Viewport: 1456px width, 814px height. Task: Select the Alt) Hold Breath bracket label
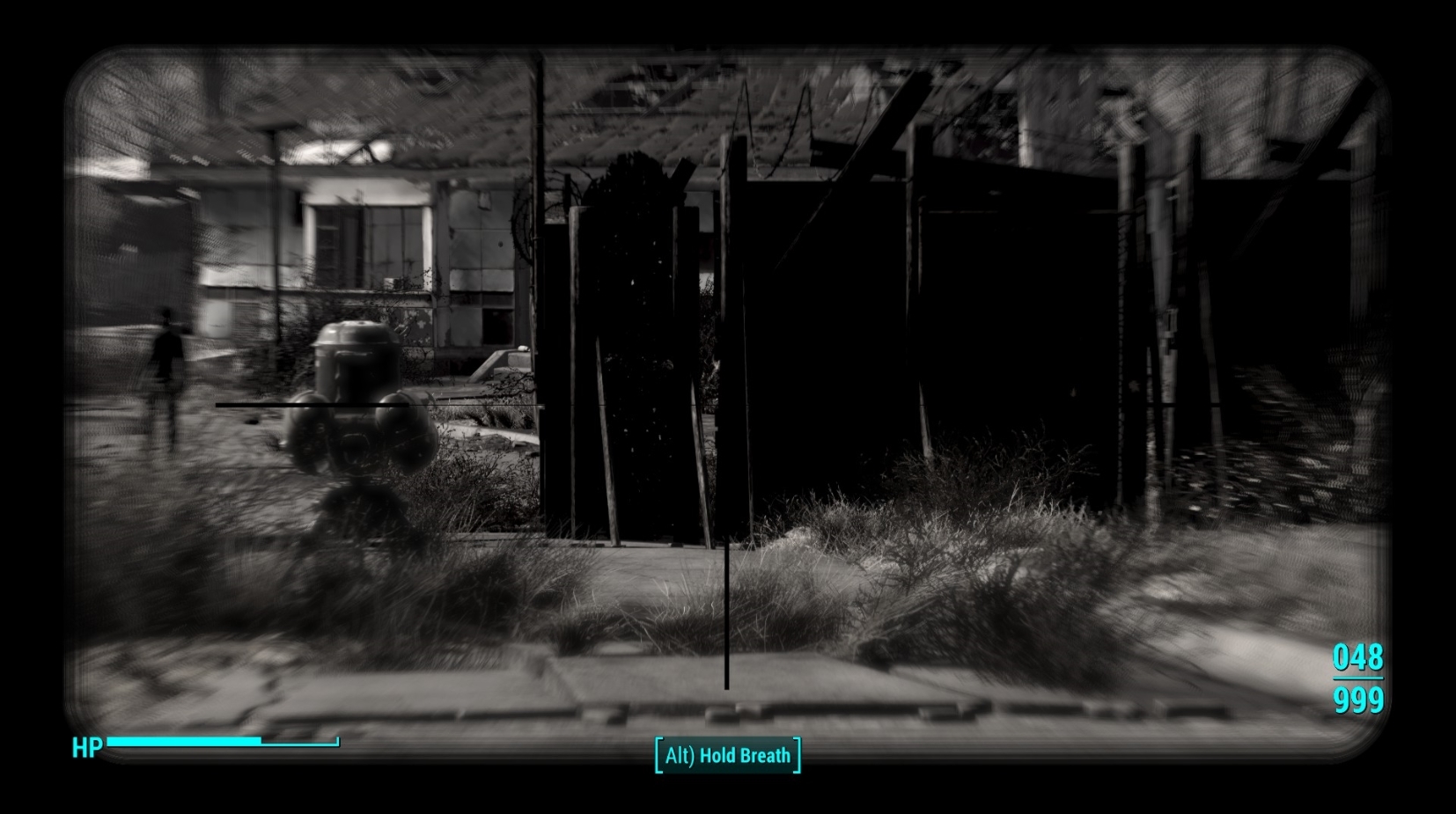click(x=728, y=754)
